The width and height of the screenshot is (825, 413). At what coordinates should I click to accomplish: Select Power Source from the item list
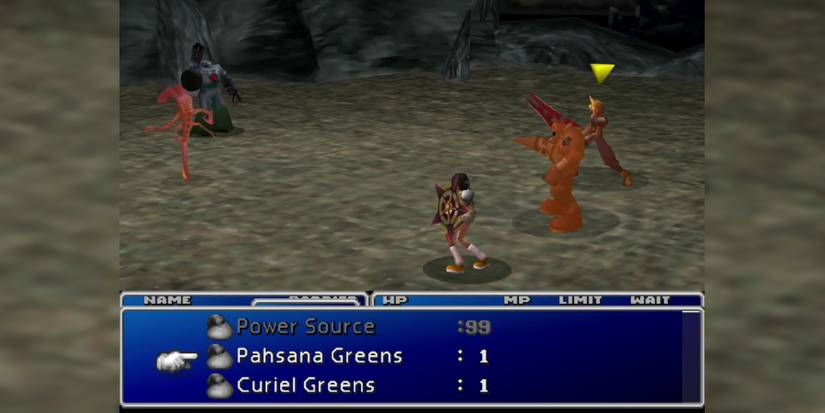coord(304,327)
